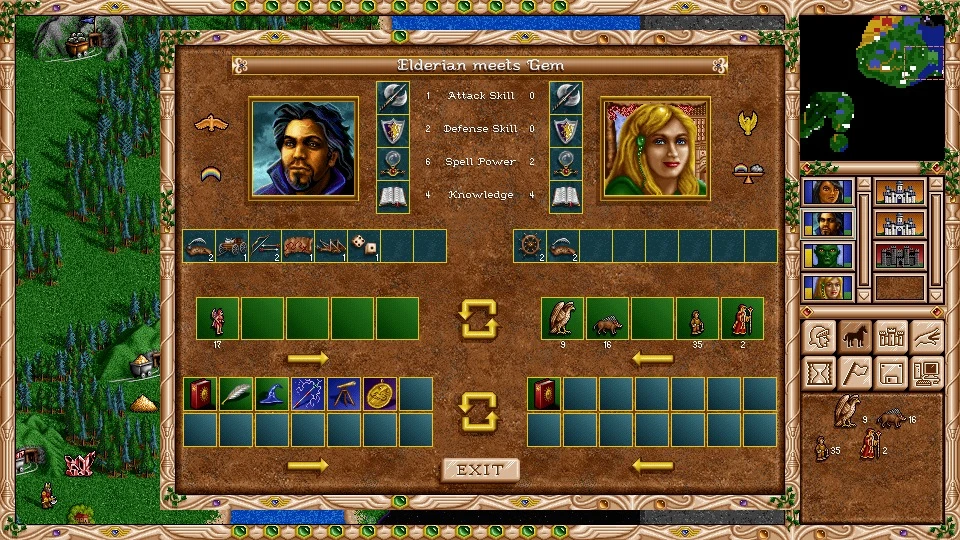Move all Elderian's troops right with arrow
Image resolution: width=960 pixels, height=540 pixels.
[x=308, y=358]
